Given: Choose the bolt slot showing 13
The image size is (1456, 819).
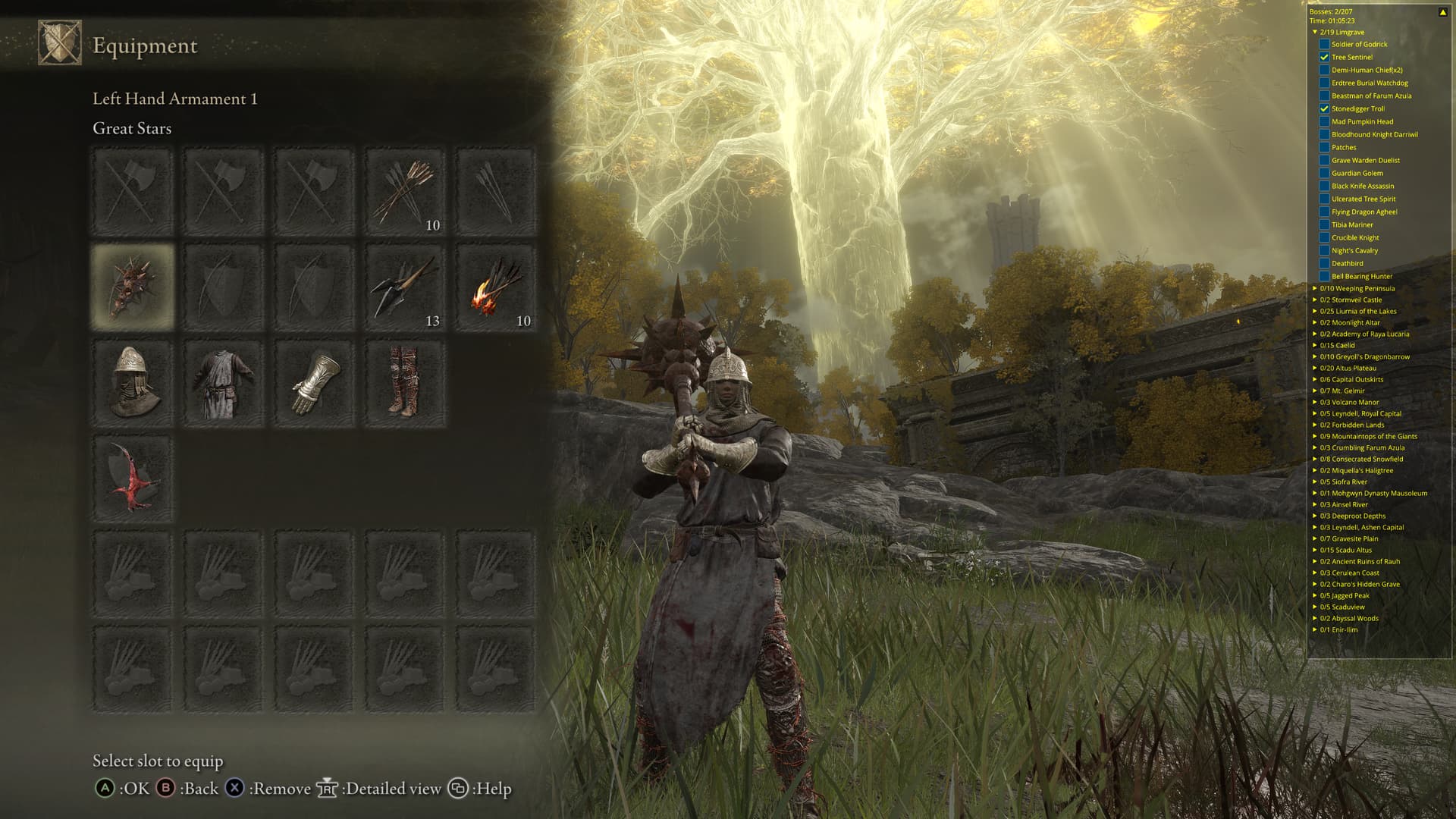Looking at the screenshot, I should (x=405, y=287).
